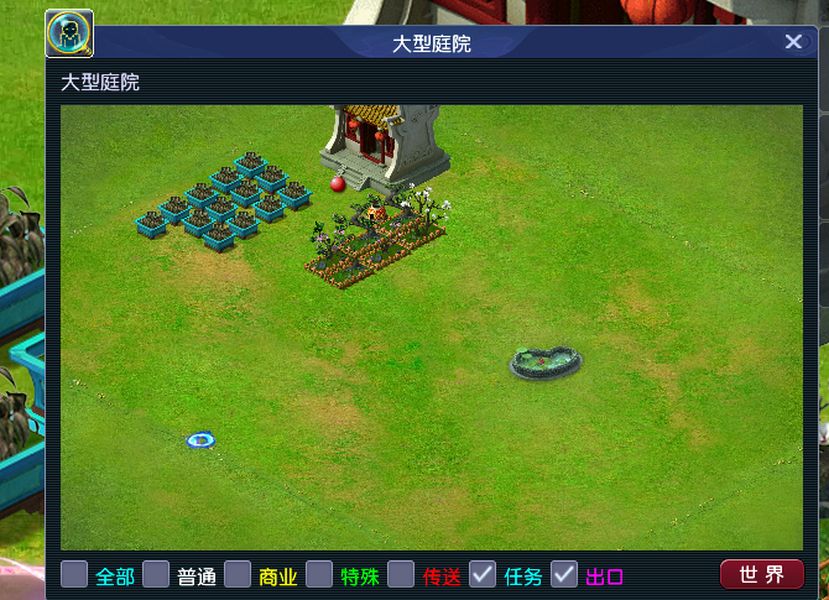The width and height of the screenshot is (829, 600).
Task: Disable the 出口 filter checkbox
Action: pyautogui.click(x=565, y=574)
